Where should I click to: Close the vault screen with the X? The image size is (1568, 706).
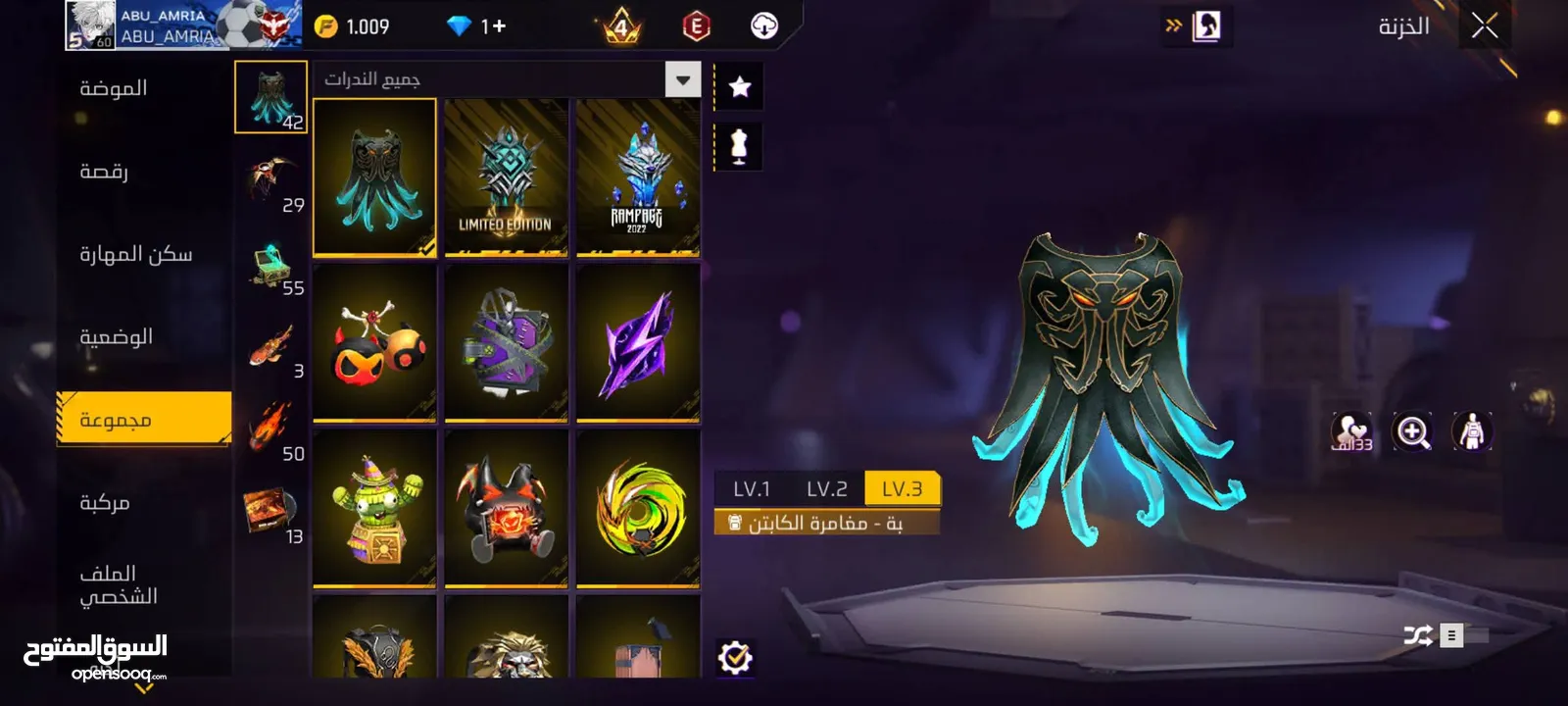tap(1484, 26)
